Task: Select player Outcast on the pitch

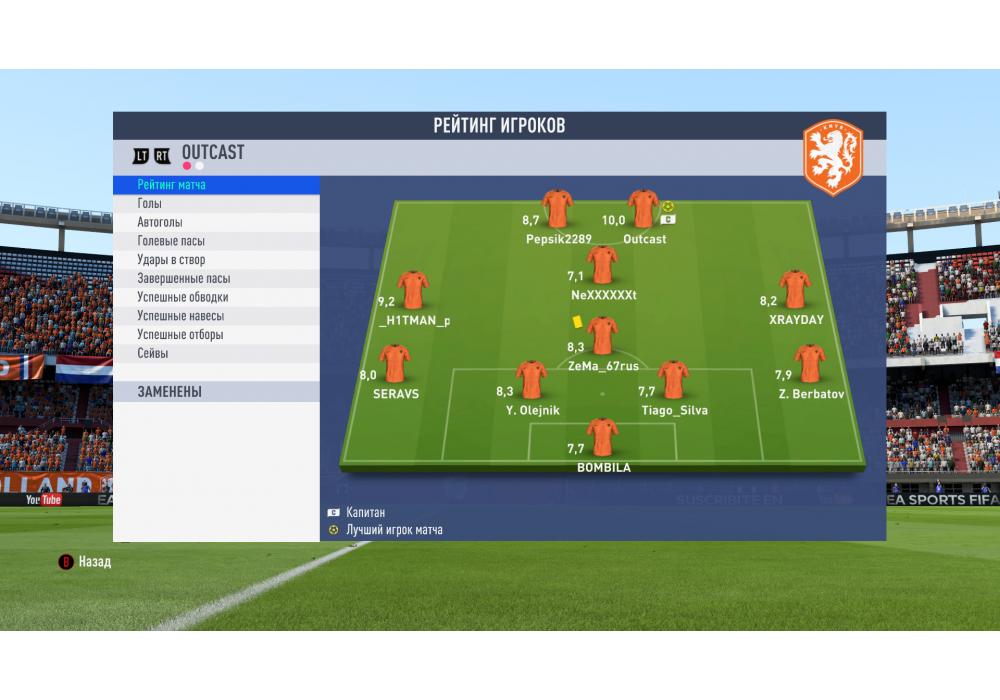Action: [x=643, y=209]
